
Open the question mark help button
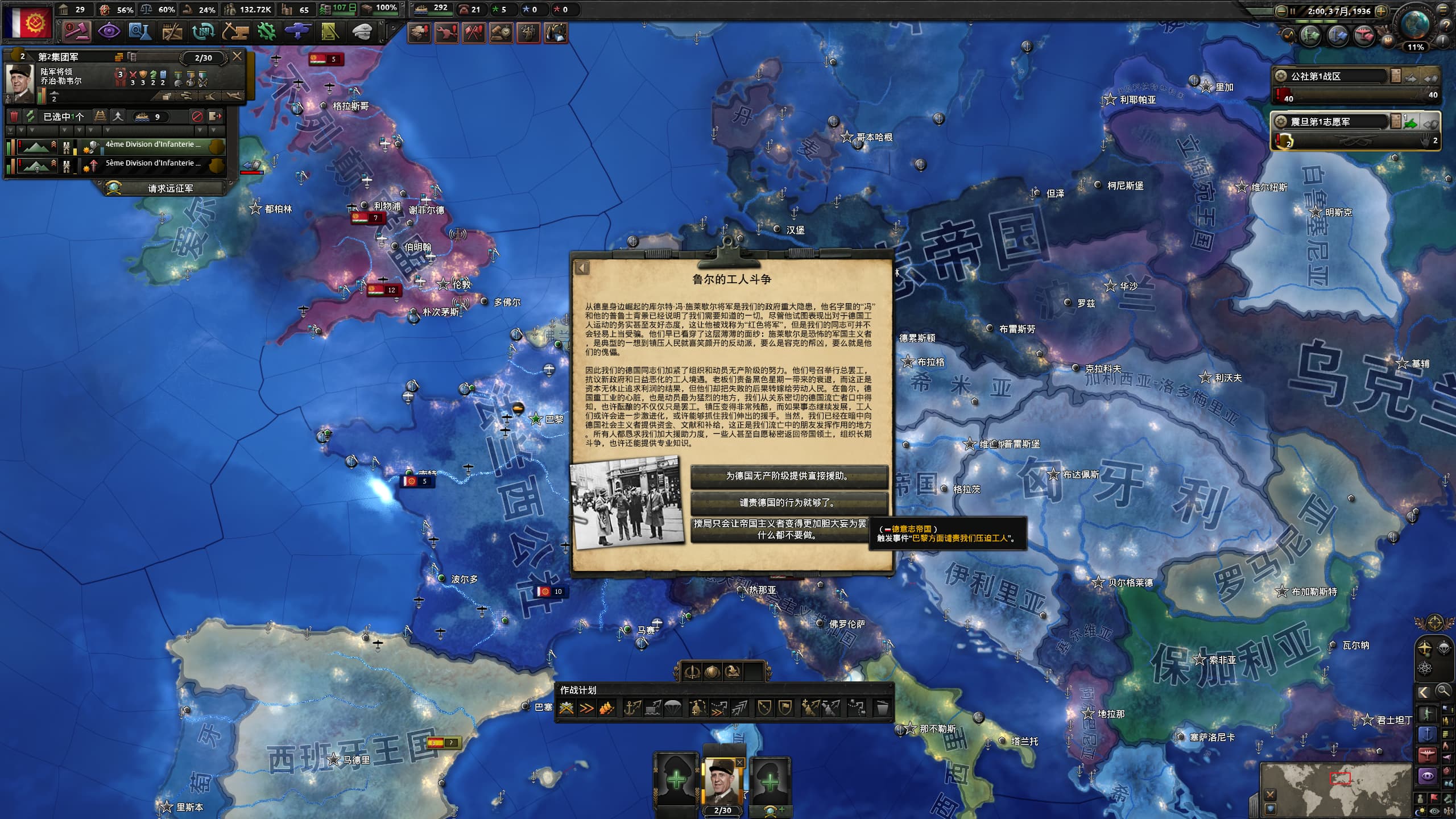coord(1445,26)
